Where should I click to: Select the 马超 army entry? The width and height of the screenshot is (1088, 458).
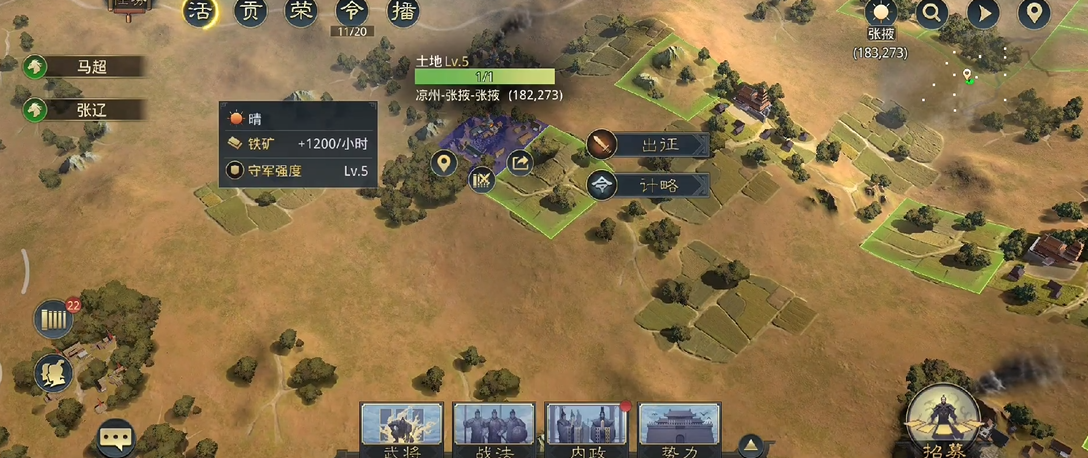coord(85,67)
